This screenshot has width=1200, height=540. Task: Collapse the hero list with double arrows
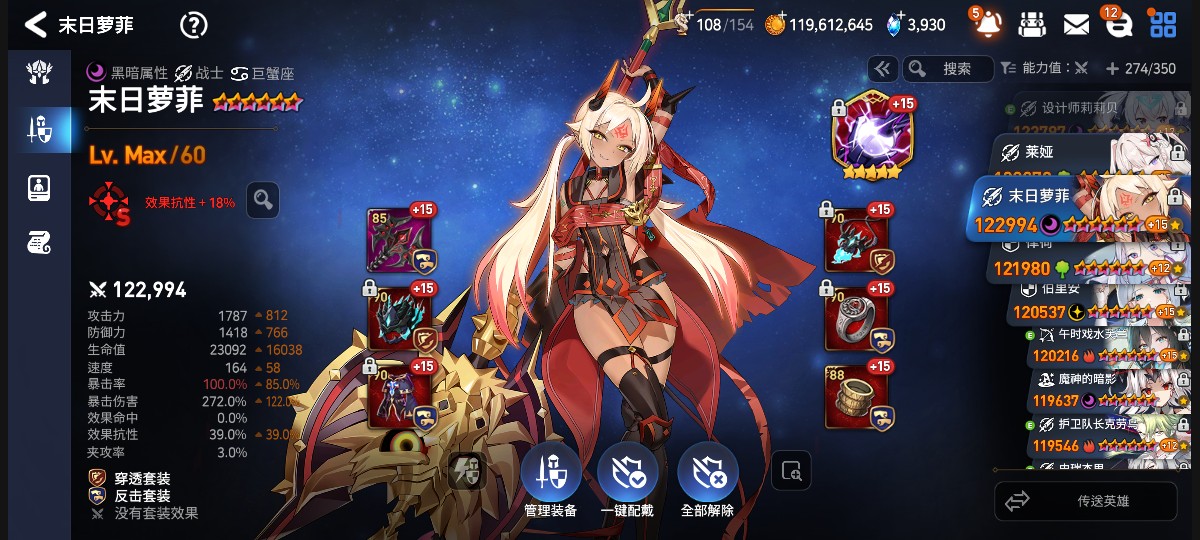tap(881, 69)
